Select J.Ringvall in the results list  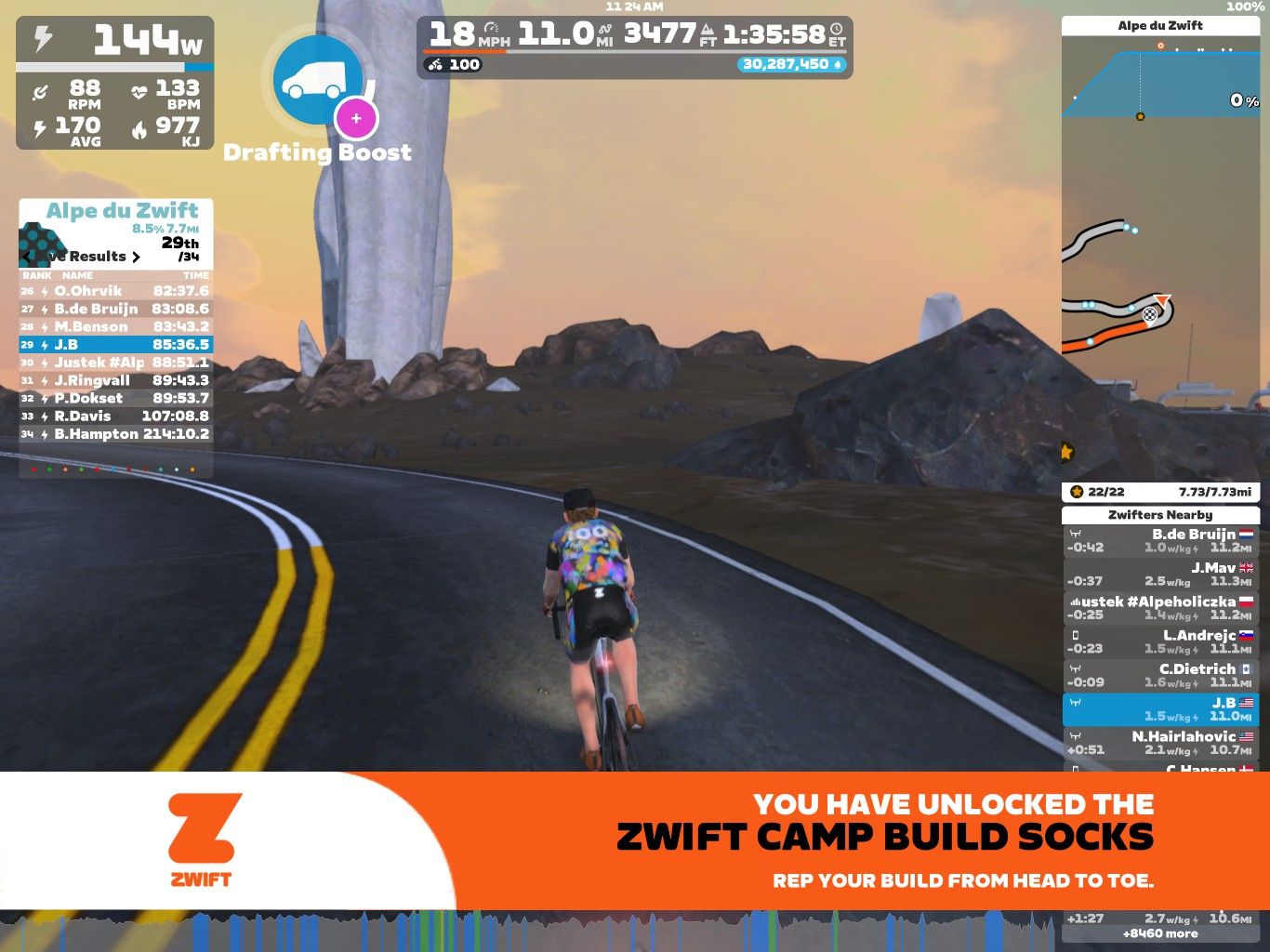(116, 380)
